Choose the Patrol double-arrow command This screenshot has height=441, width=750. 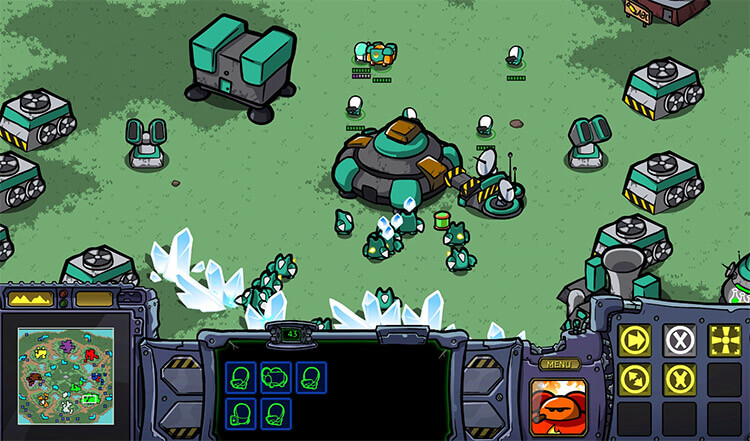[635, 379]
